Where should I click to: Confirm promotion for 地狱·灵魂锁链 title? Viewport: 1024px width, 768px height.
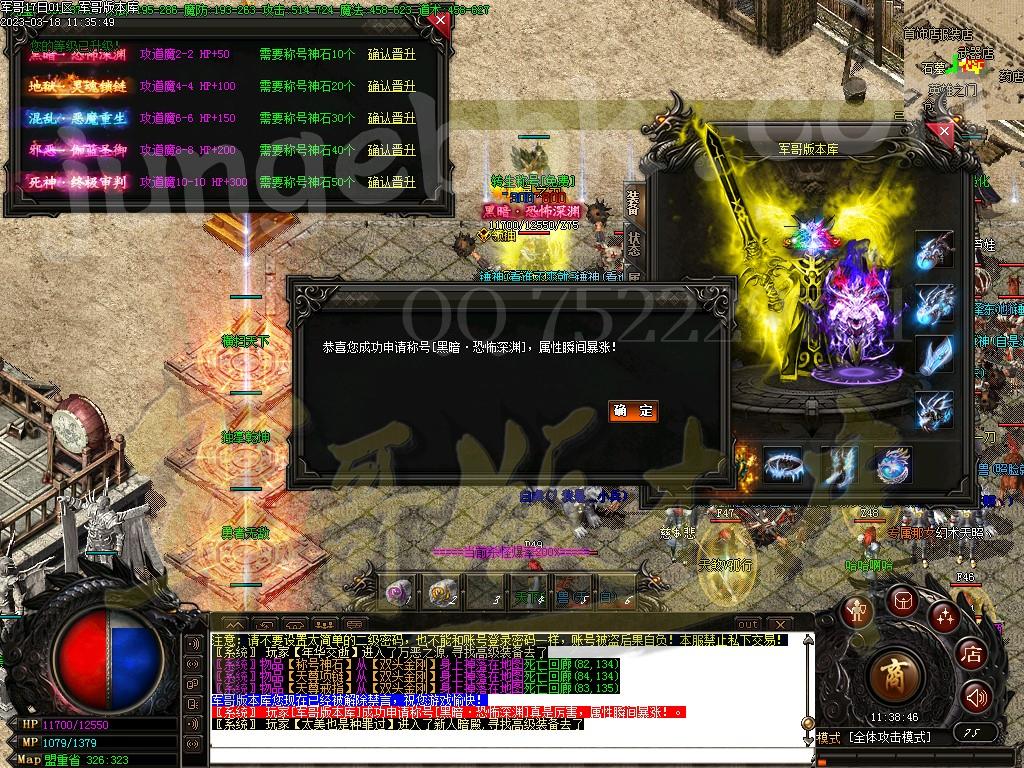391,87
